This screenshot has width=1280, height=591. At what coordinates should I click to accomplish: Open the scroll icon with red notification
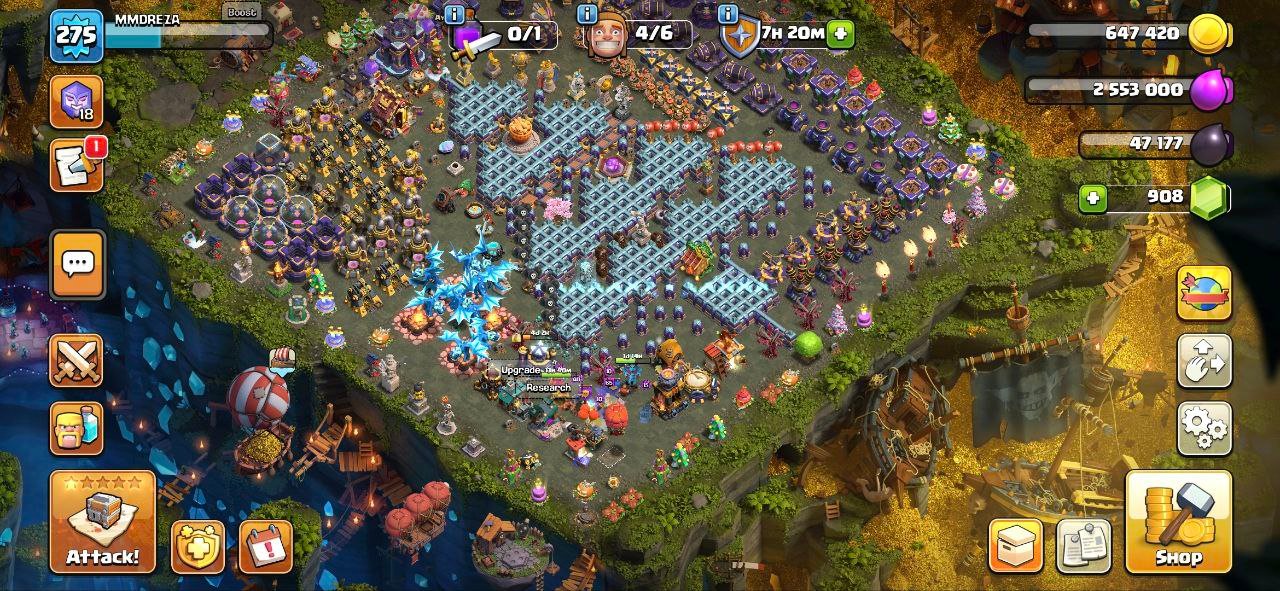77,166
